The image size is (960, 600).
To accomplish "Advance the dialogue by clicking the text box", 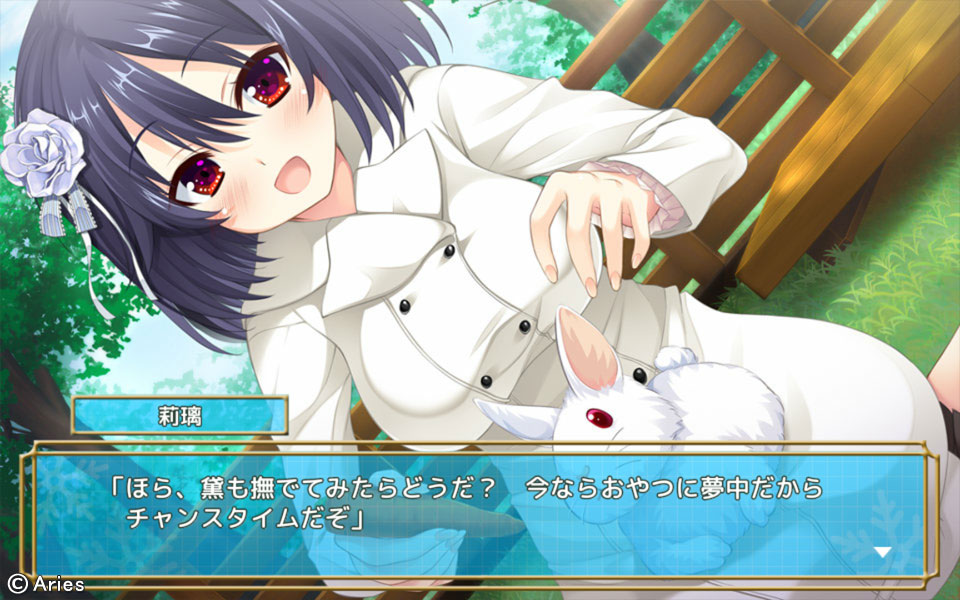I will [480, 512].
